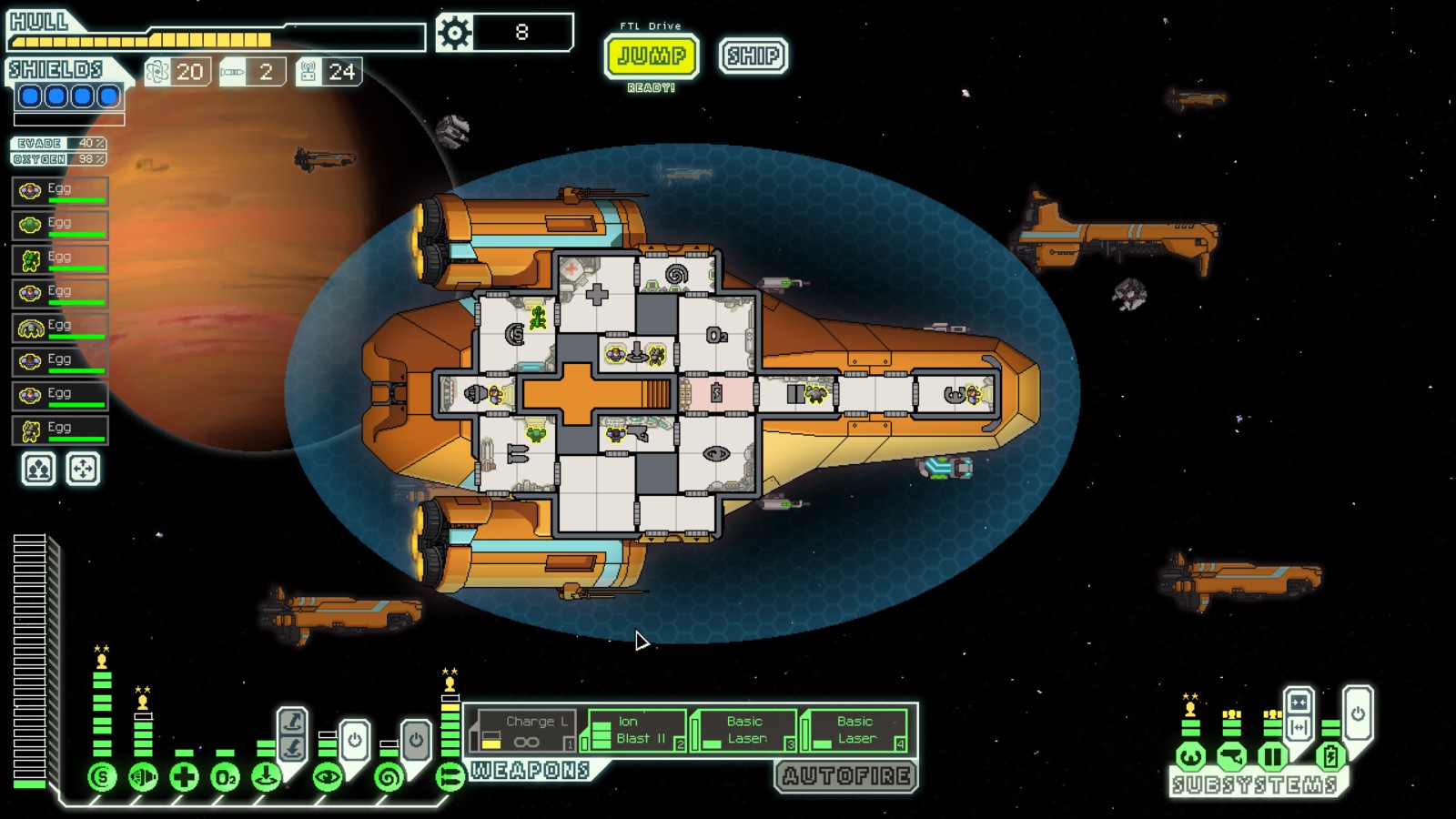The image size is (1456, 819).
Task: Select the engines system icon
Action: [x=143, y=777]
